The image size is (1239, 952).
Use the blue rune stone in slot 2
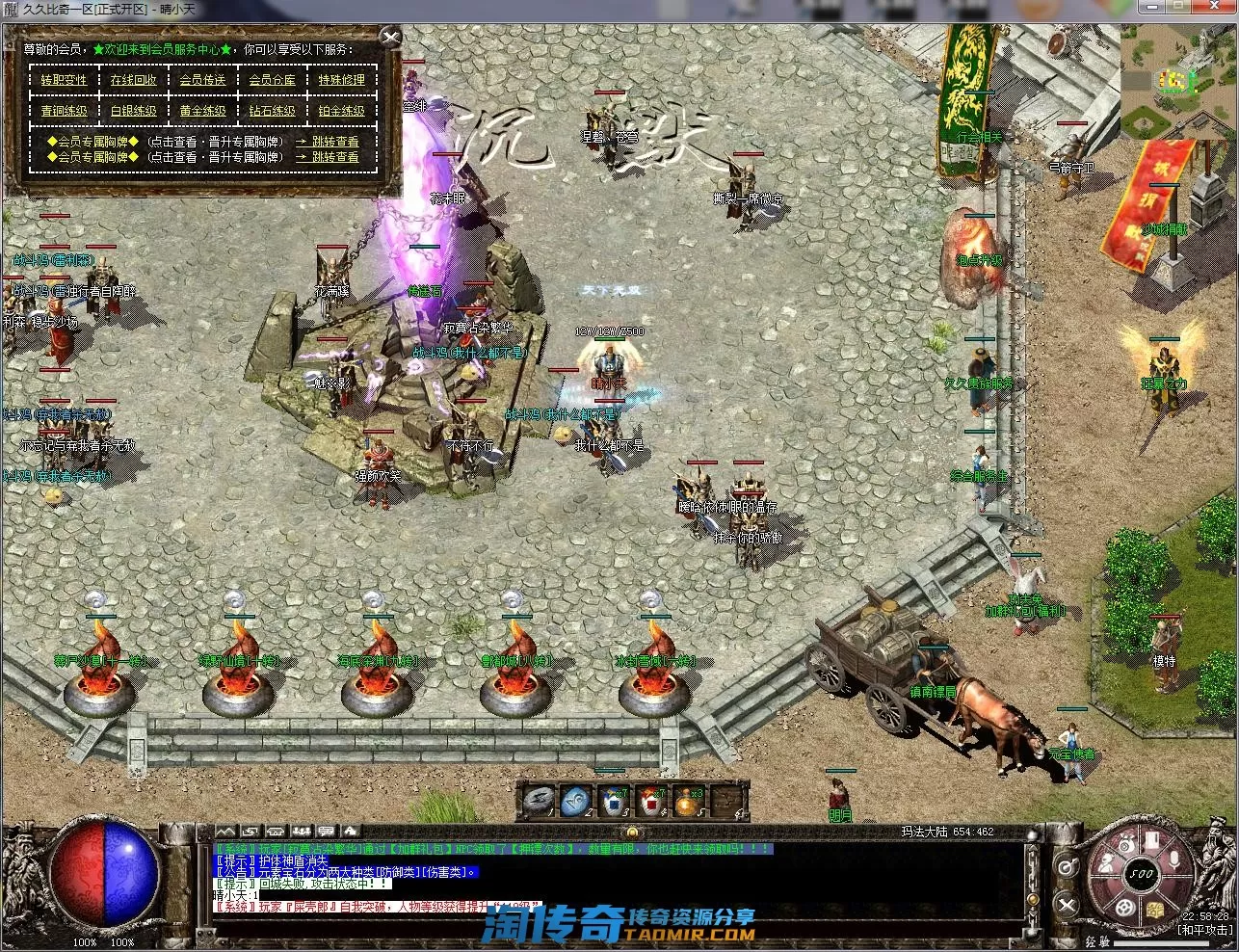click(x=576, y=800)
